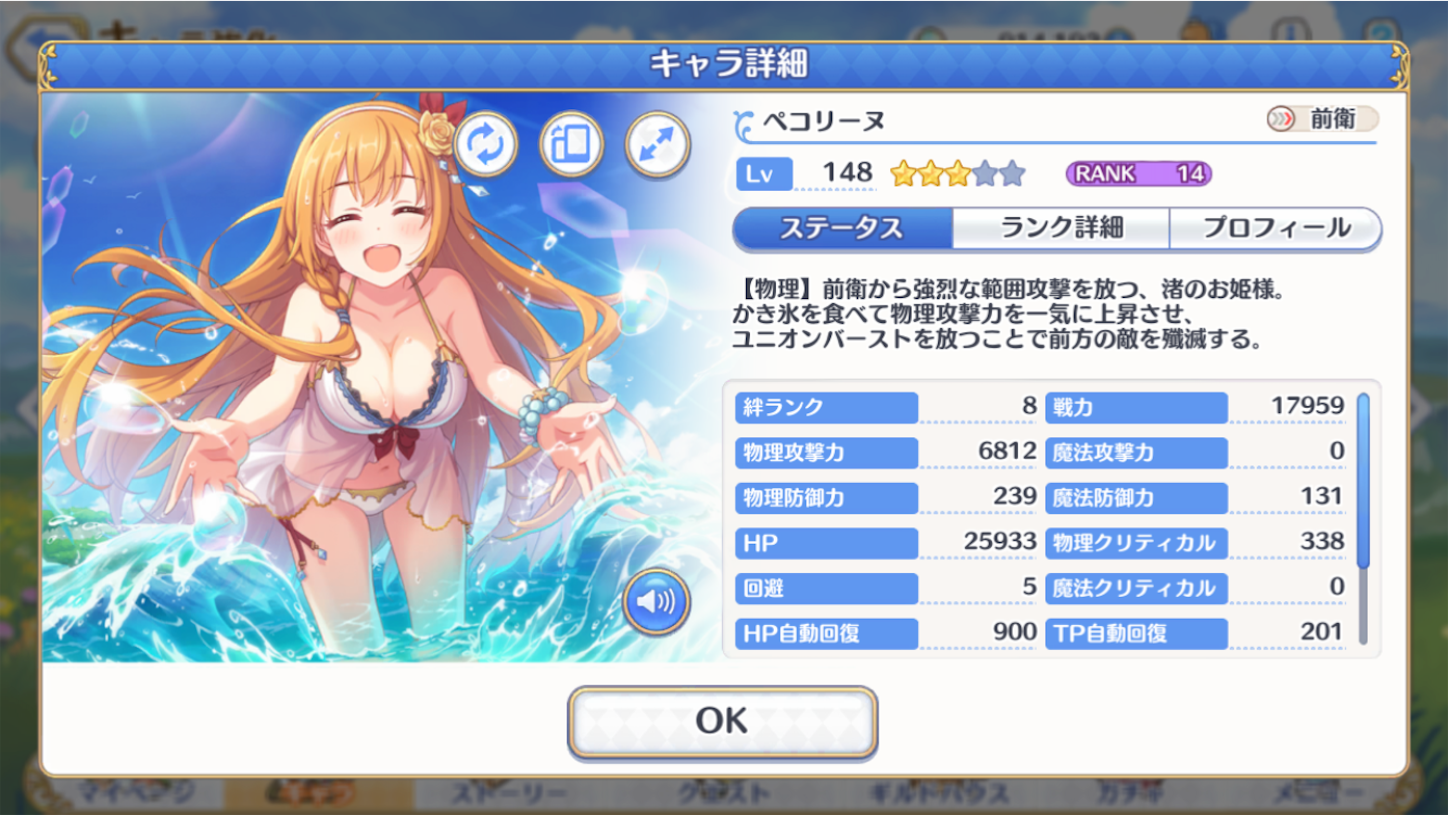Image resolution: width=1448 pixels, height=815 pixels.
Task: Switch to the ランク詳細 tab
Action: (1063, 228)
